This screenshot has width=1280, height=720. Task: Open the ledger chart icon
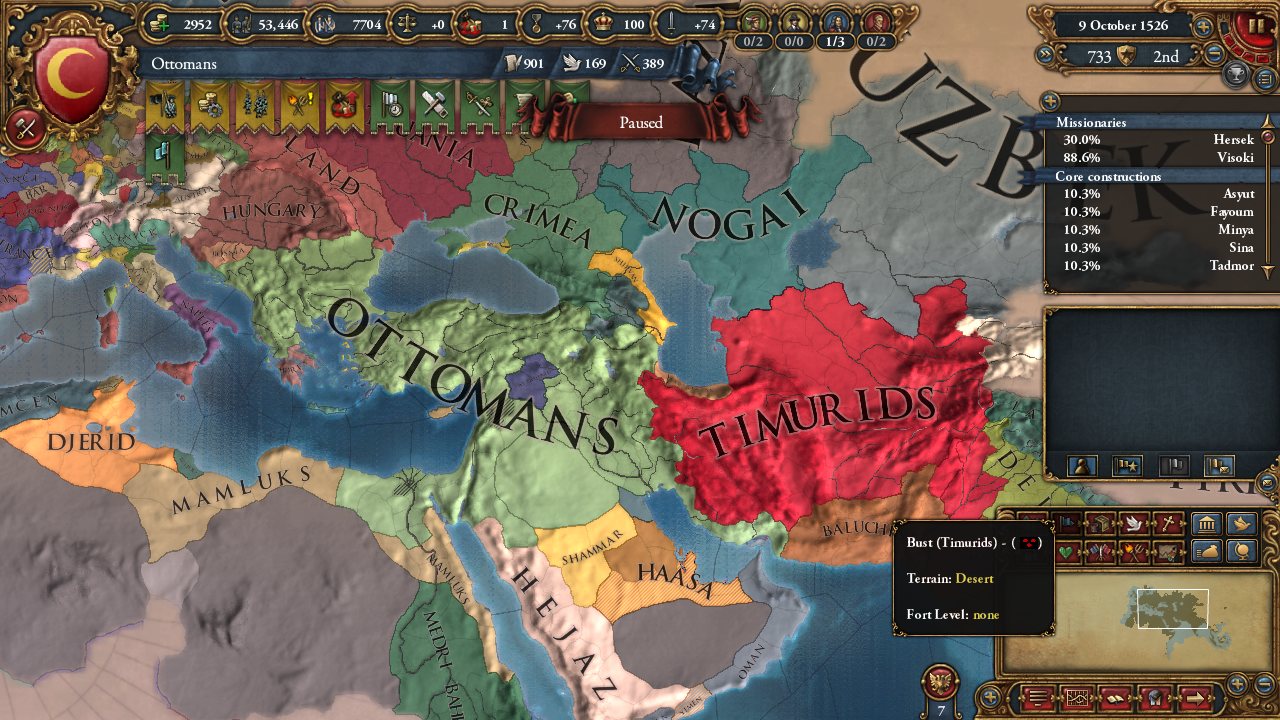pyautogui.click(x=1078, y=697)
